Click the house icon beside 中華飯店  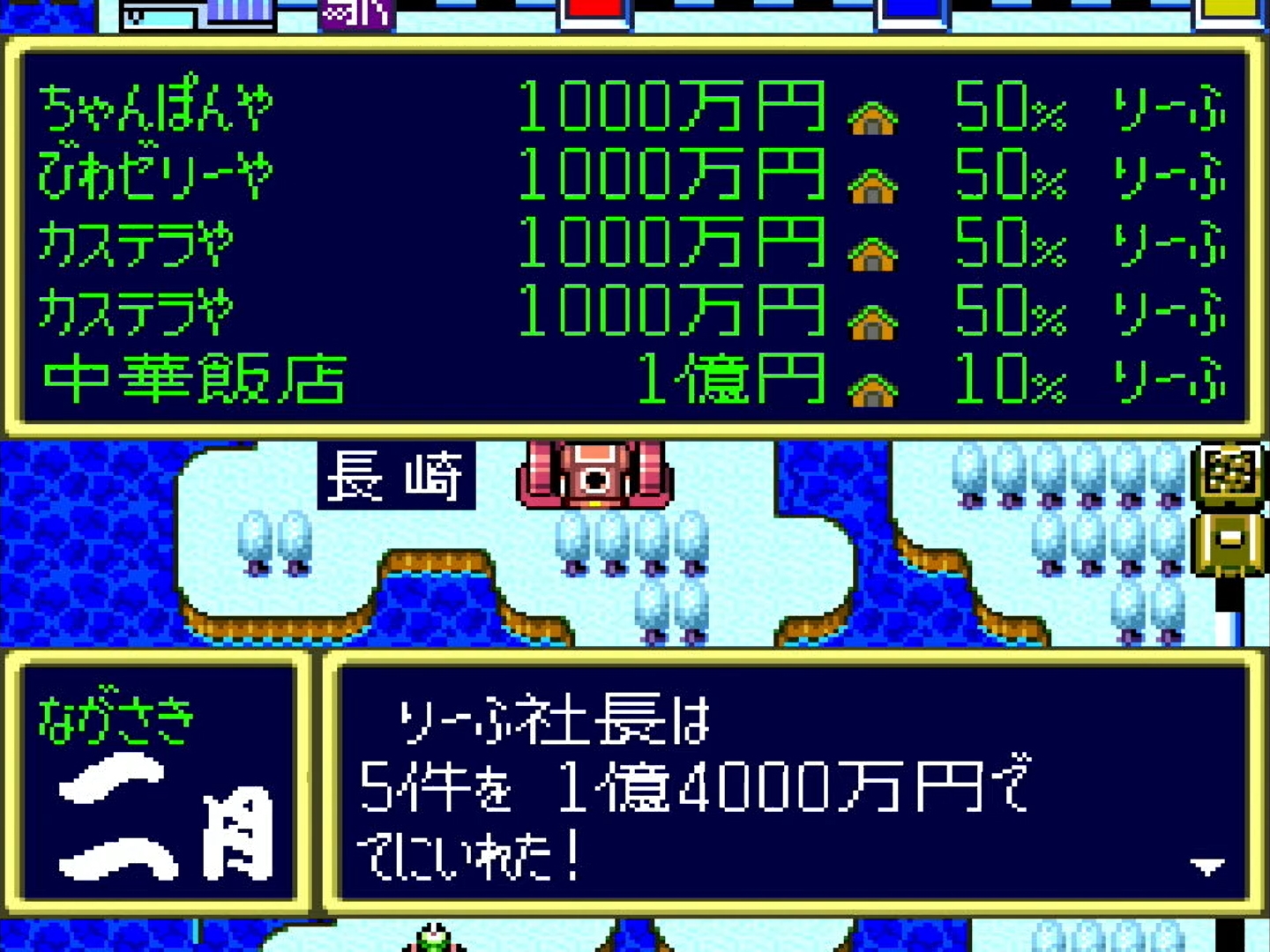pyautogui.click(x=873, y=384)
